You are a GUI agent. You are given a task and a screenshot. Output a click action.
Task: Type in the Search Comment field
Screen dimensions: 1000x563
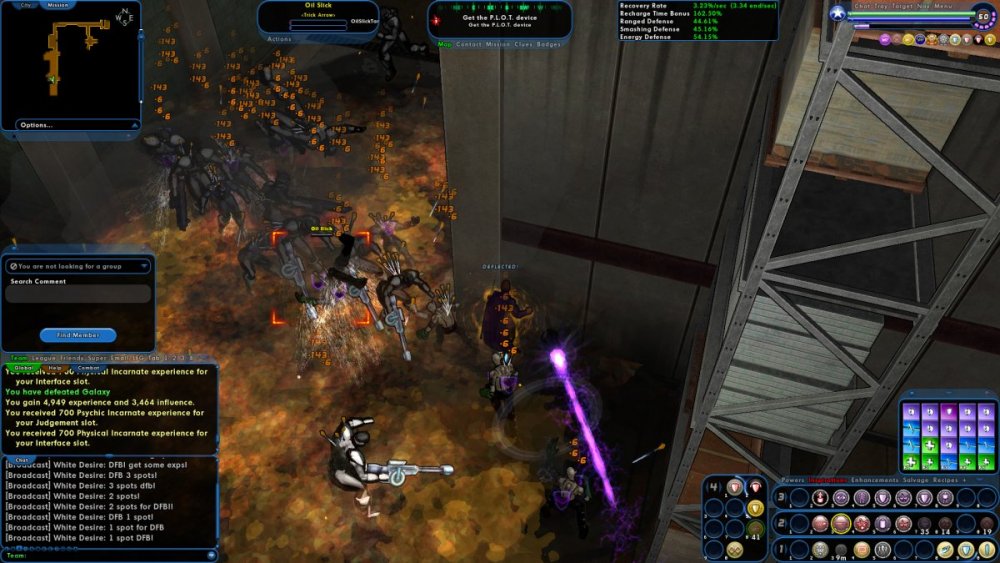[79, 294]
